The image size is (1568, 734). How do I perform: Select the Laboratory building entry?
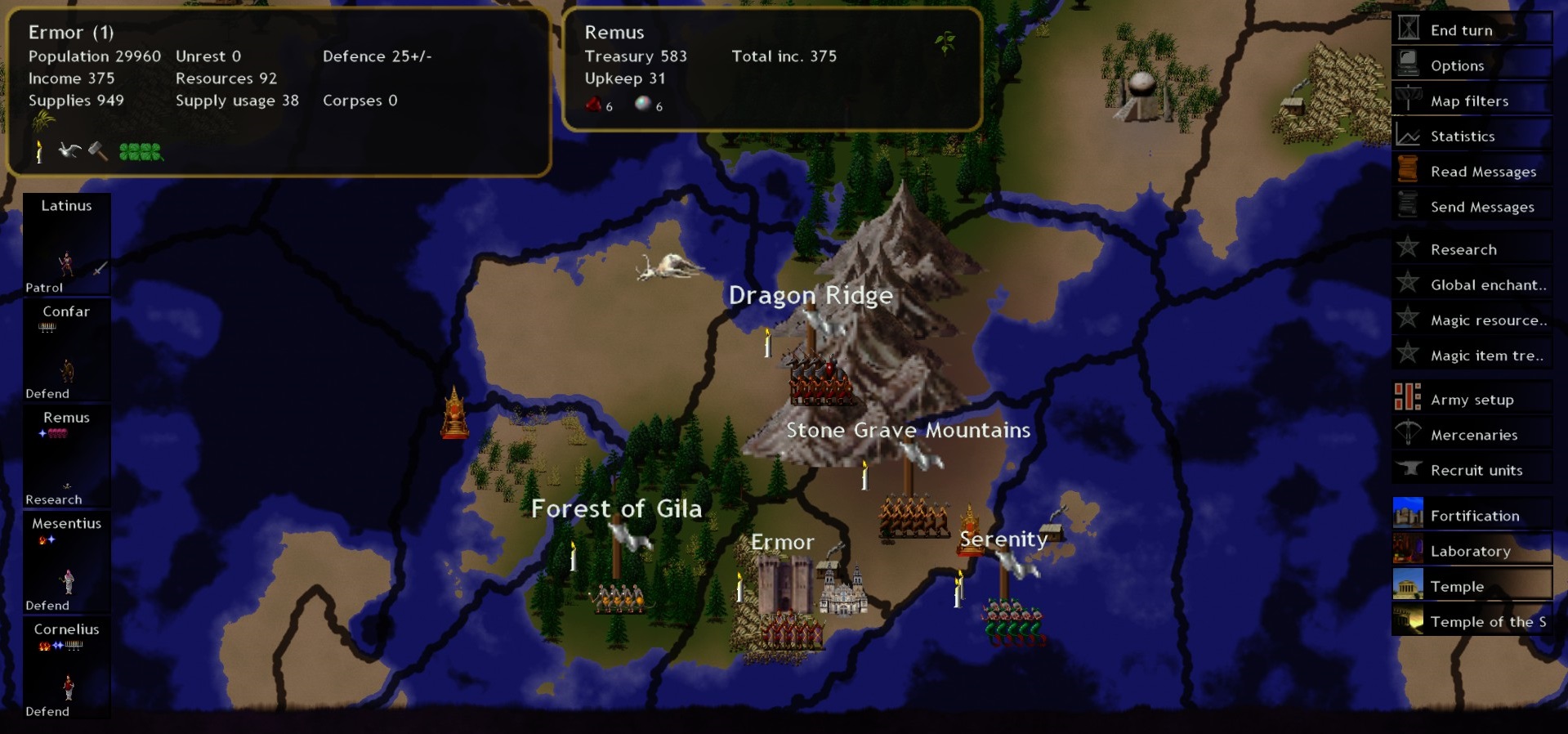pos(1470,551)
